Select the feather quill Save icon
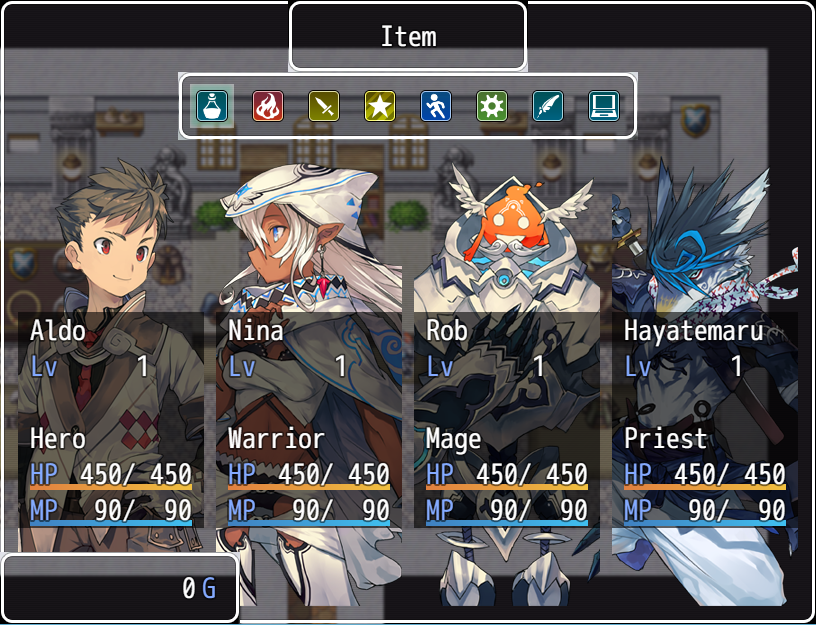 (548, 105)
